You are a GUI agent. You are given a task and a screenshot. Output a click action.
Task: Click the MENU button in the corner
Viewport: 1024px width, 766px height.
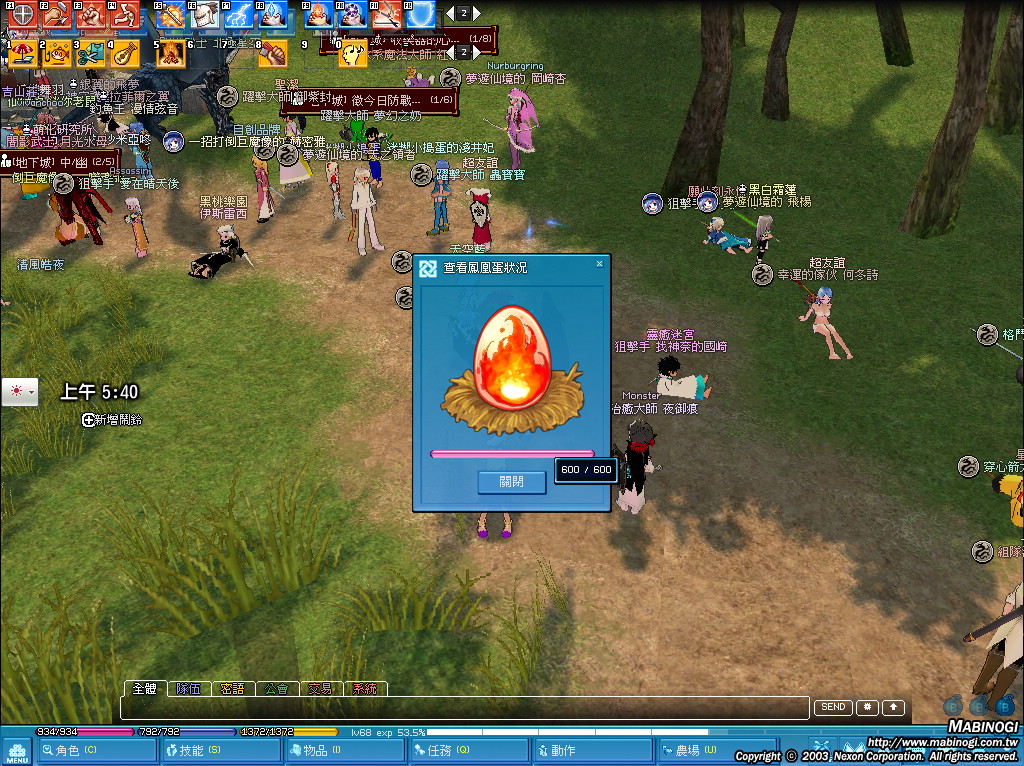(17, 751)
